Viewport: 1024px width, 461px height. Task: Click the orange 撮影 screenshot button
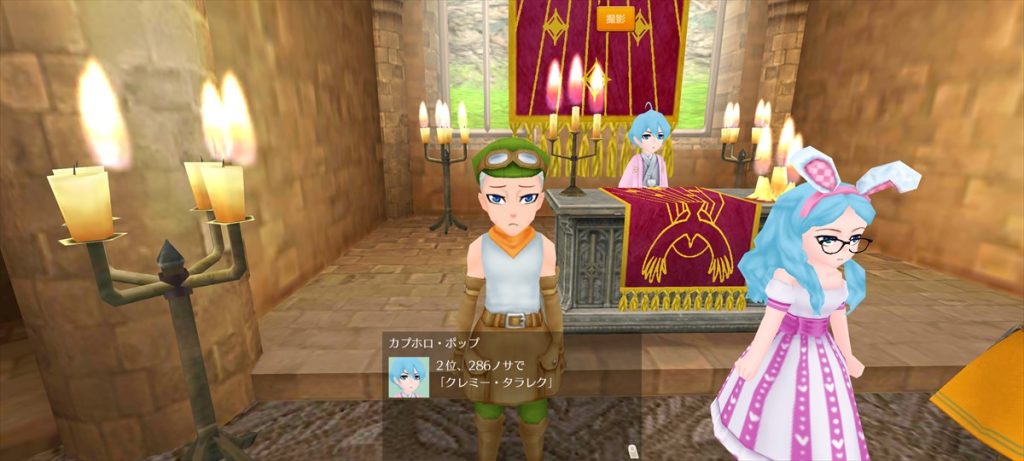coord(615,19)
